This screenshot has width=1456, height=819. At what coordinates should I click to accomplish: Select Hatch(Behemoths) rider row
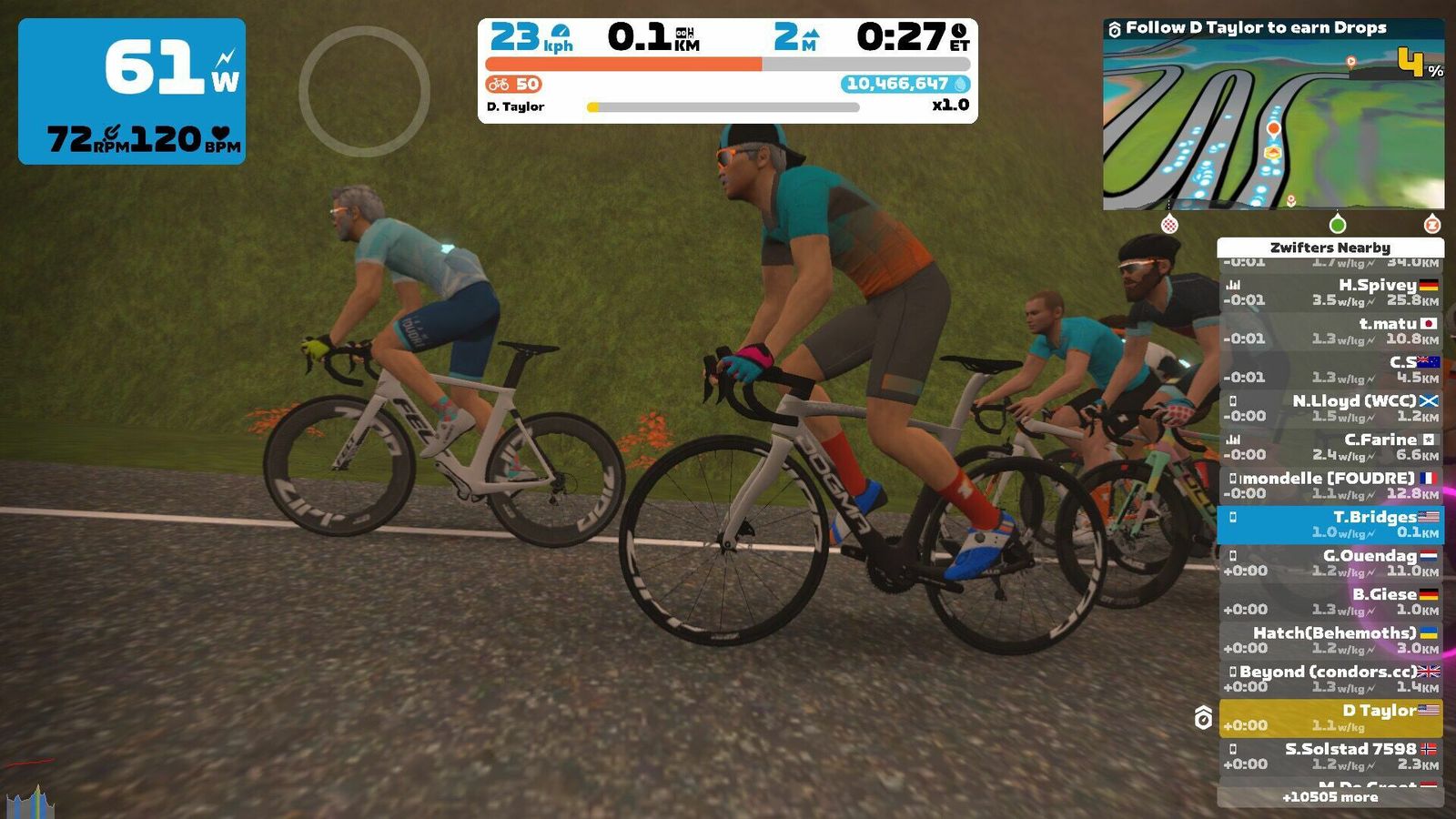[1330, 641]
